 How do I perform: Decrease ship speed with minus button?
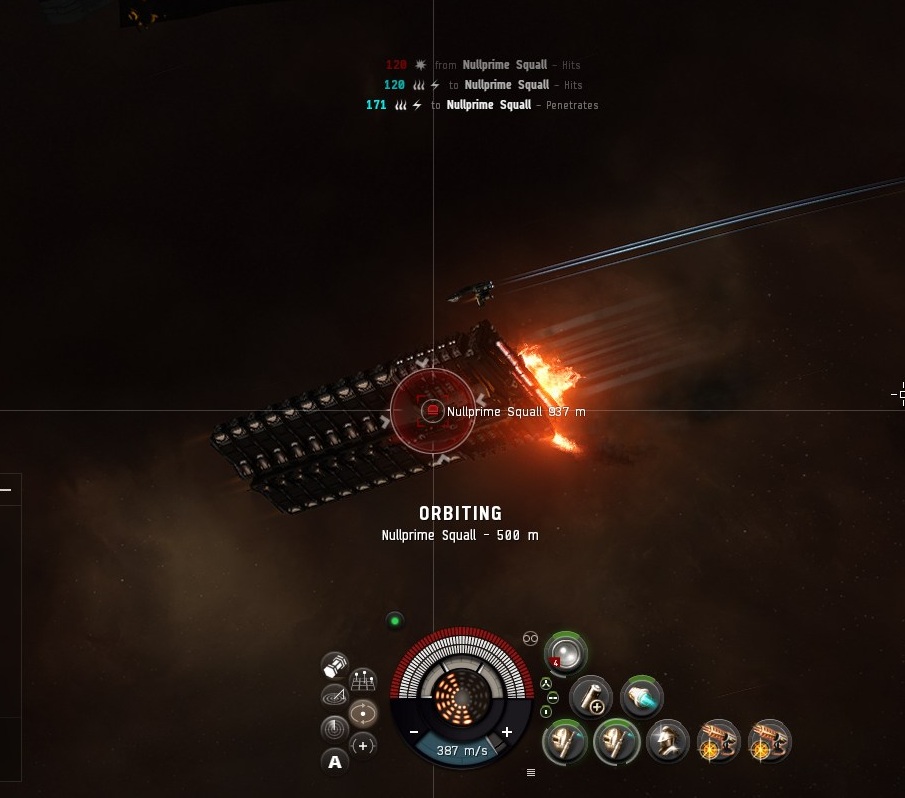click(x=414, y=732)
